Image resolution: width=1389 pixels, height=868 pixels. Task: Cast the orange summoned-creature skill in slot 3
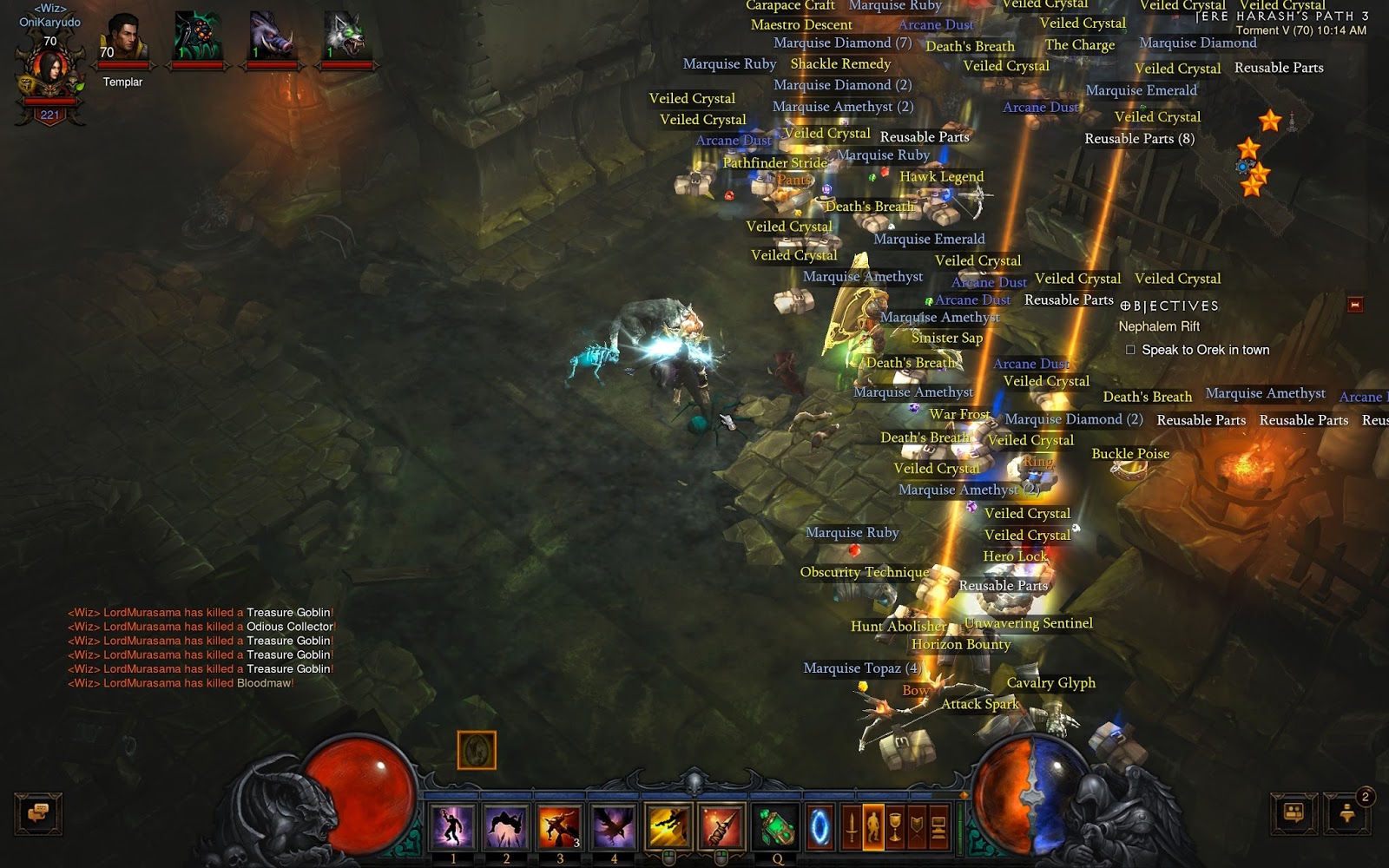coord(560,825)
